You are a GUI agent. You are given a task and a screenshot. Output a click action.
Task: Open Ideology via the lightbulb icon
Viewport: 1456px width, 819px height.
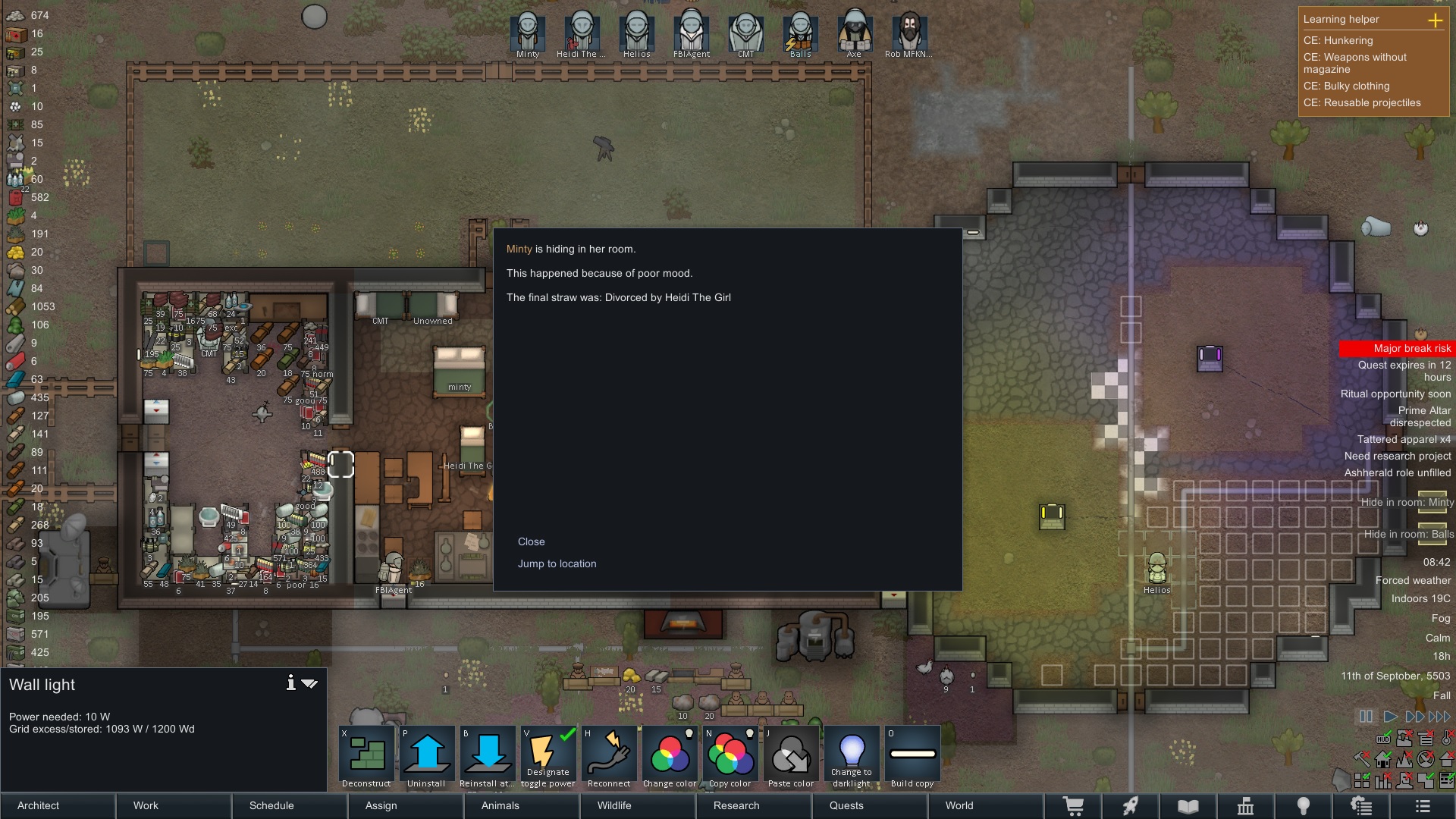(x=1304, y=806)
